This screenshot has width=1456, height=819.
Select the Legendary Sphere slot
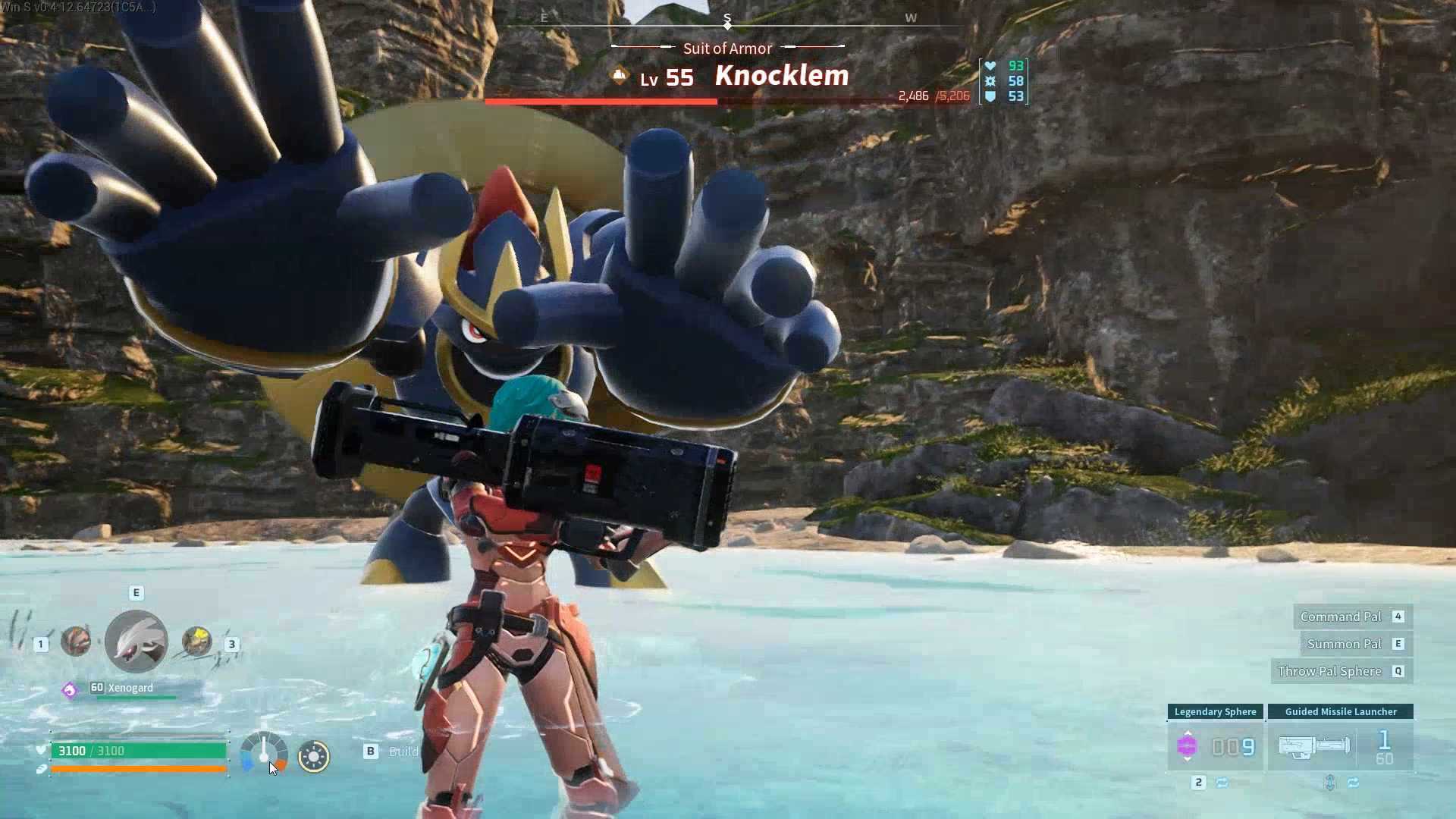tap(1215, 746)
